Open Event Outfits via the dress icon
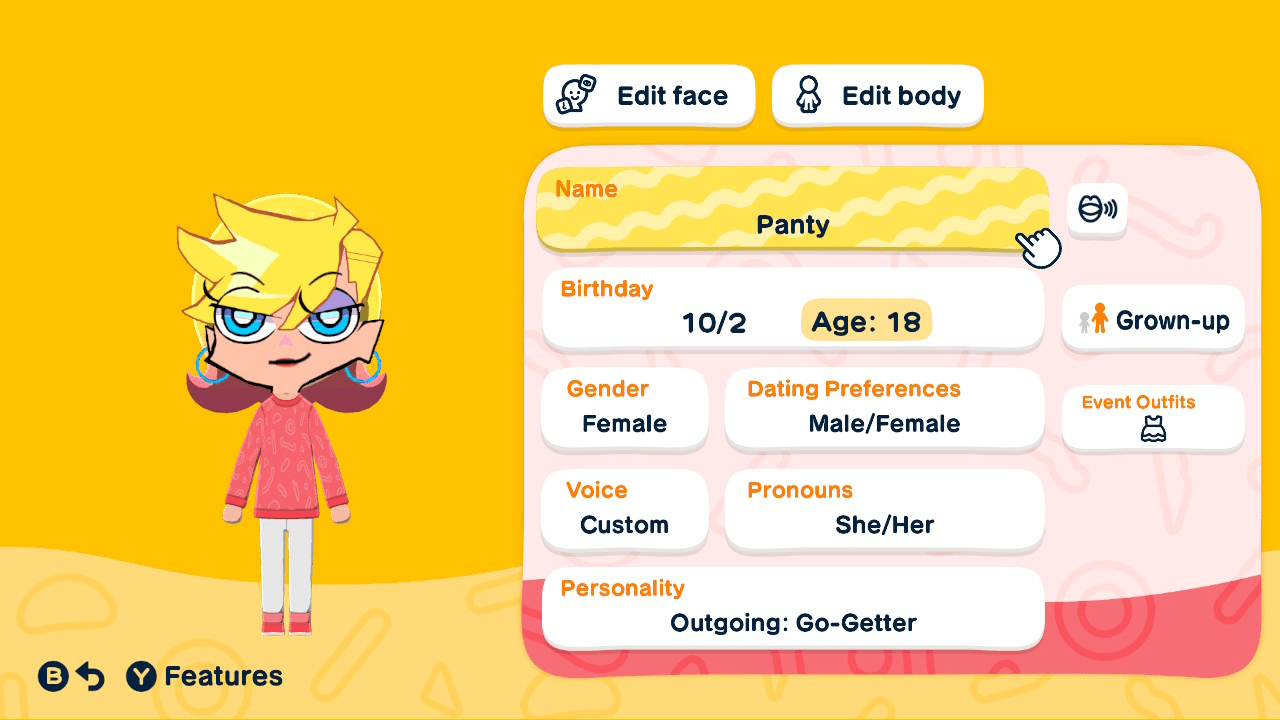1280x720 pixels. click(1152, 433)
